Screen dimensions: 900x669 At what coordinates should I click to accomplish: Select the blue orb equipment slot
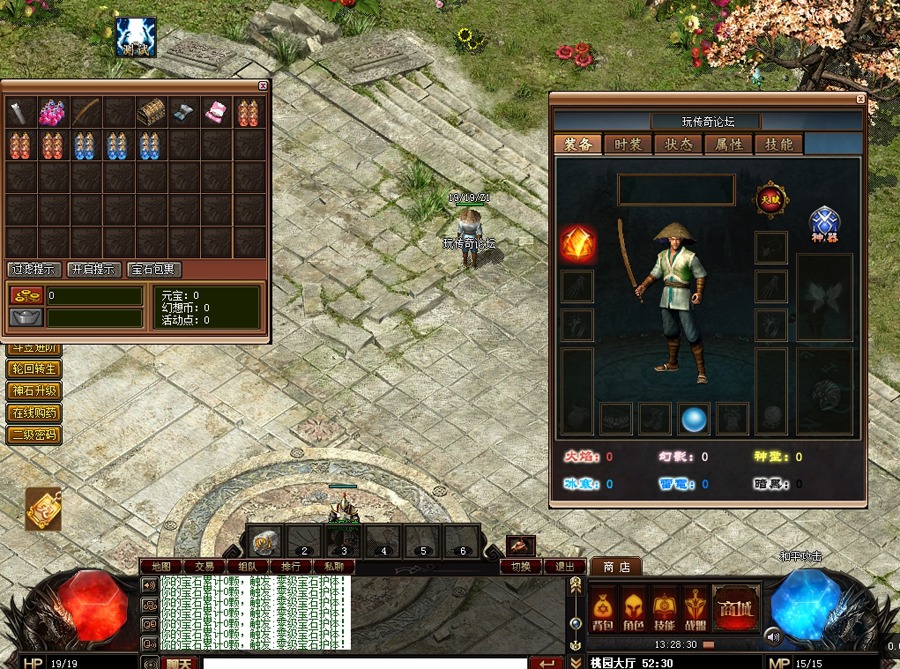694,420
